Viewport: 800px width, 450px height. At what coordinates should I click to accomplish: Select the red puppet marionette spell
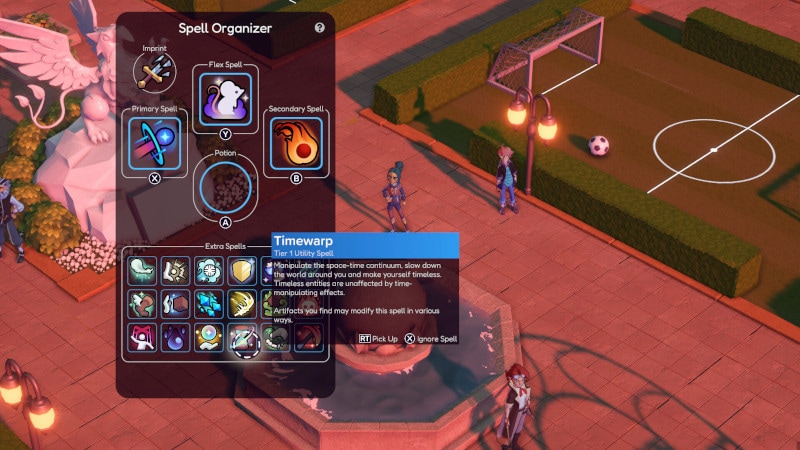click(143, 338)
